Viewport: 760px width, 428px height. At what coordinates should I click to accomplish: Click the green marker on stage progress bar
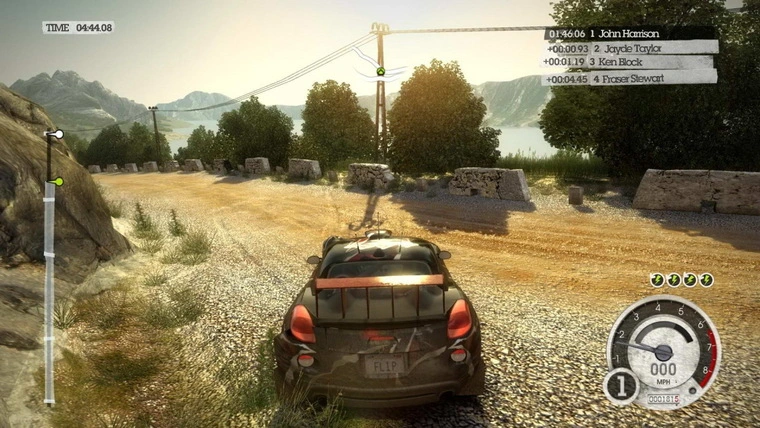pos(58,182)
